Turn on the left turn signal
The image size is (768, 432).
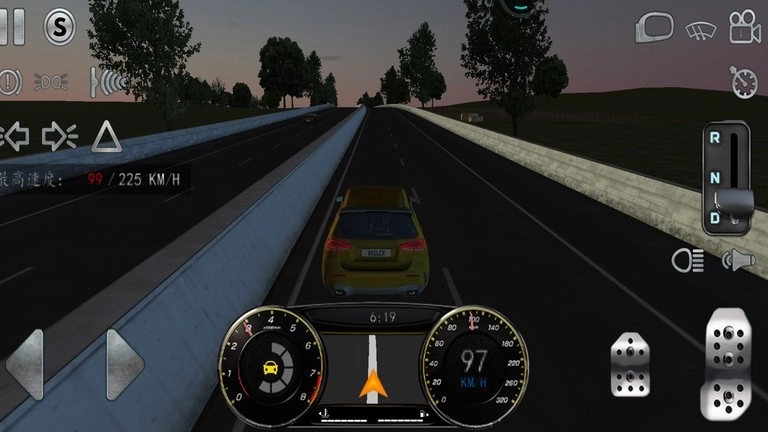pyautogui.click(x=14, y=135)
